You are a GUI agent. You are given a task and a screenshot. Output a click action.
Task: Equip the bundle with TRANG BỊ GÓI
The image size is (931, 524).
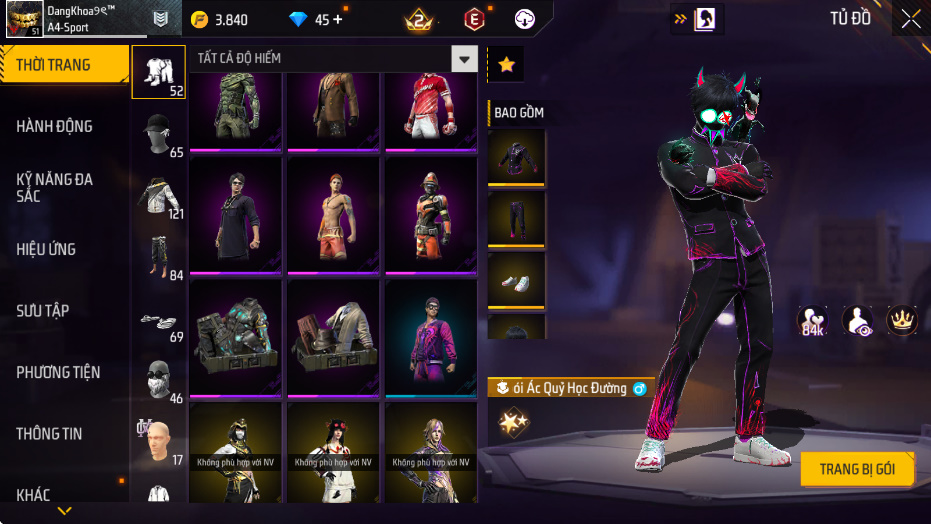pos(857,469)
